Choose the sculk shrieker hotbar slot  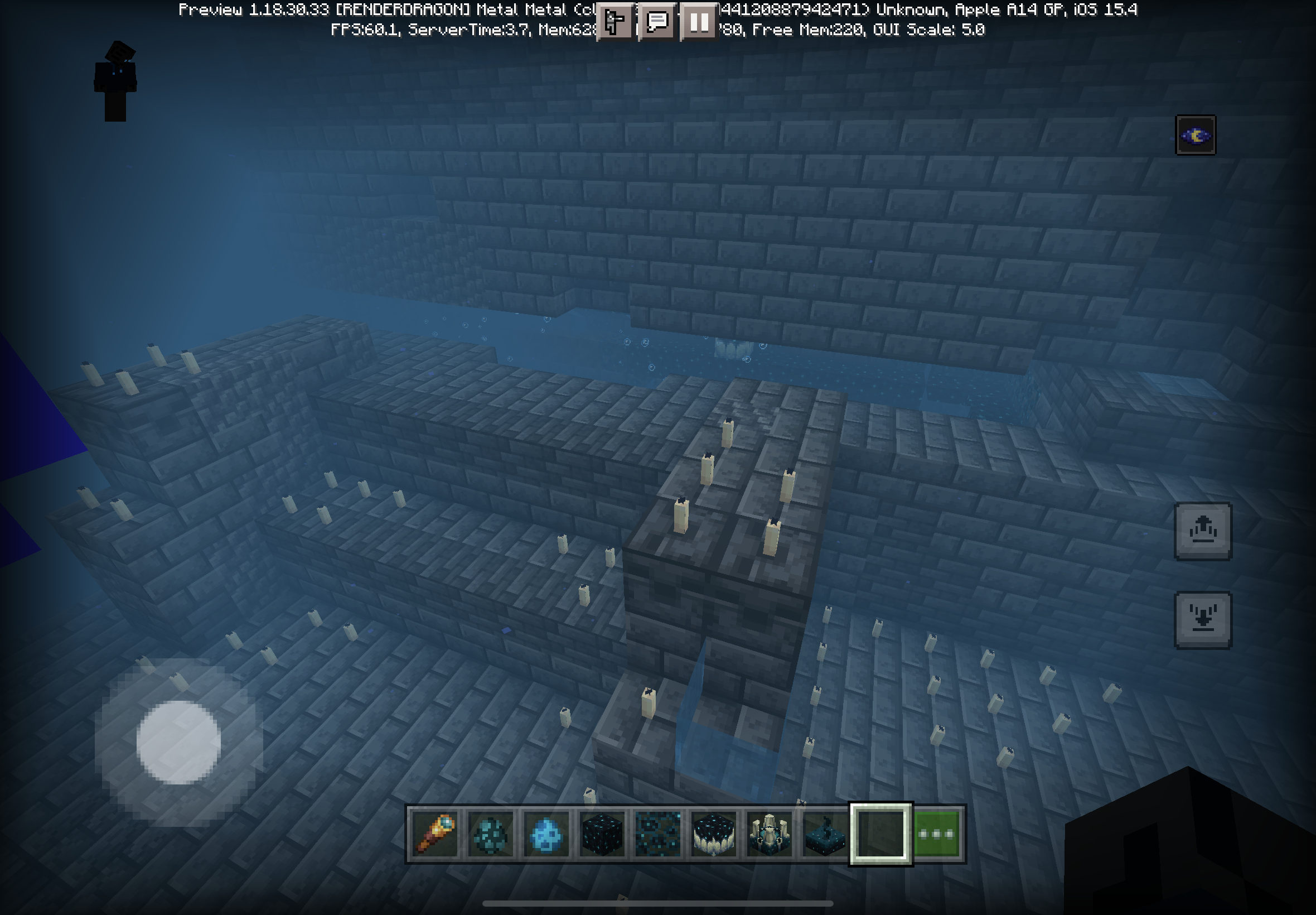[x=769, y=834]
